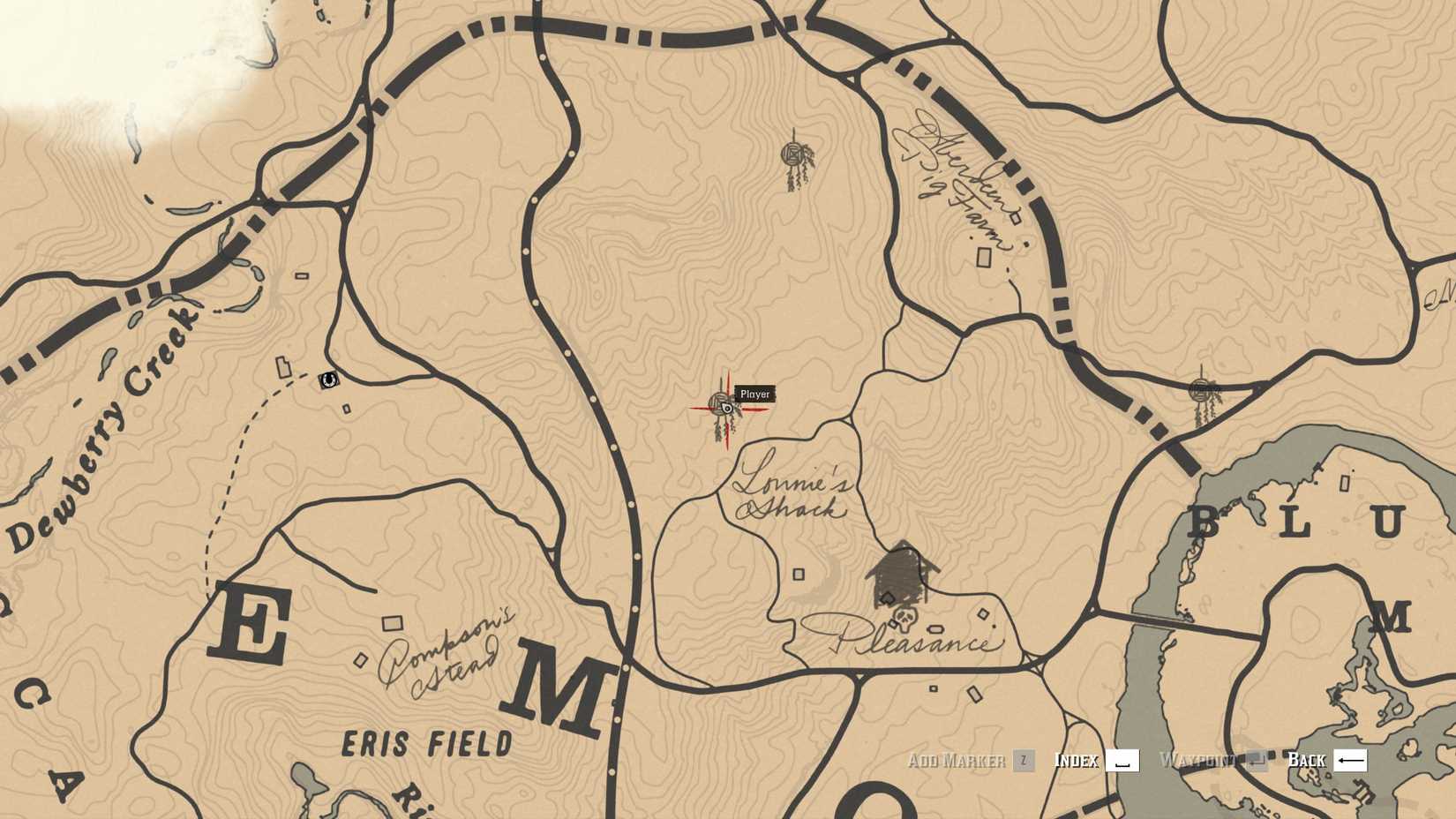Select the Lonnie's Shack map label
This screenshot has height=819, width=1456.
coord(792,492)
